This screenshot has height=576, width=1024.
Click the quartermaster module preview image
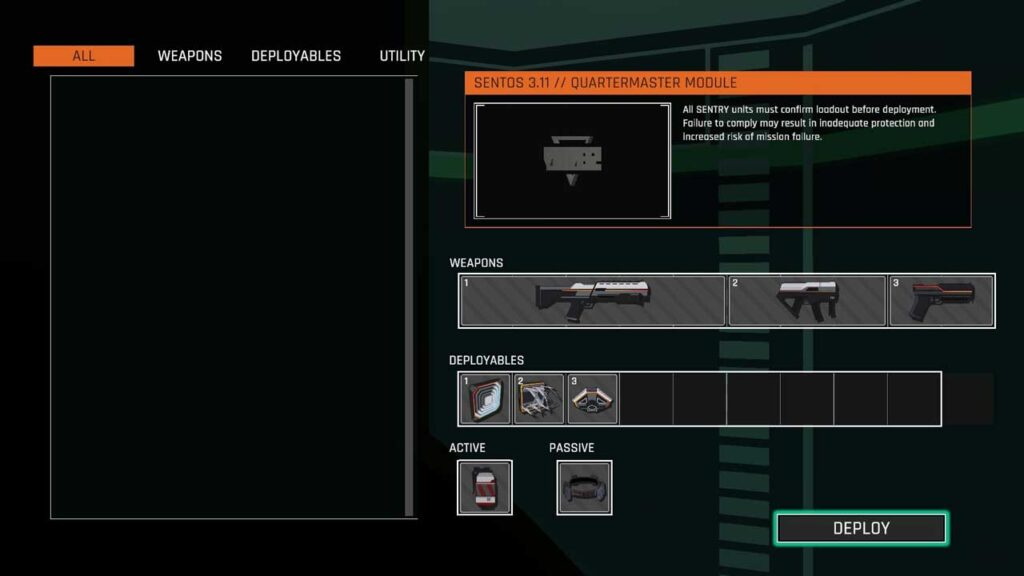(572, 160)
